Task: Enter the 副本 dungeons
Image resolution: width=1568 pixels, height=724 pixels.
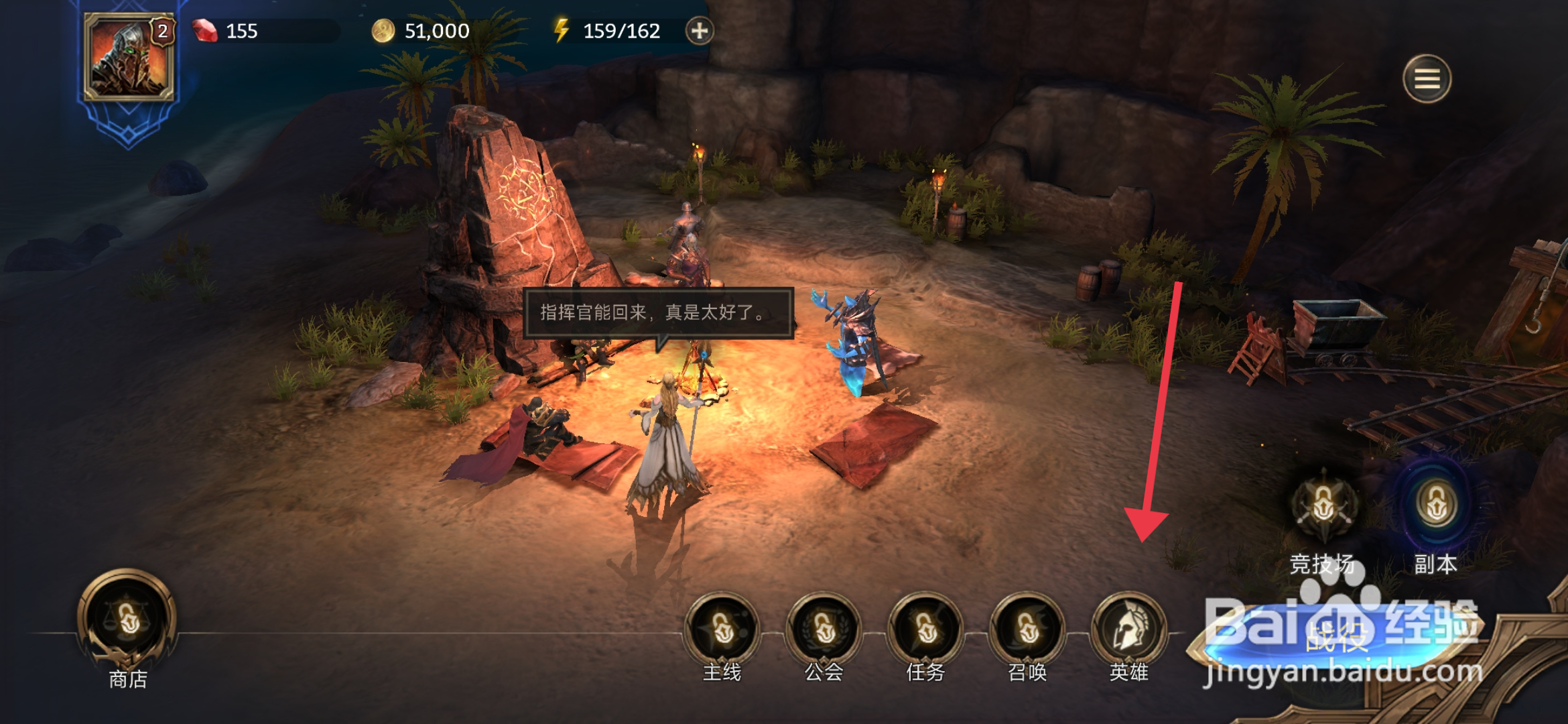Action: [1435, 506]
